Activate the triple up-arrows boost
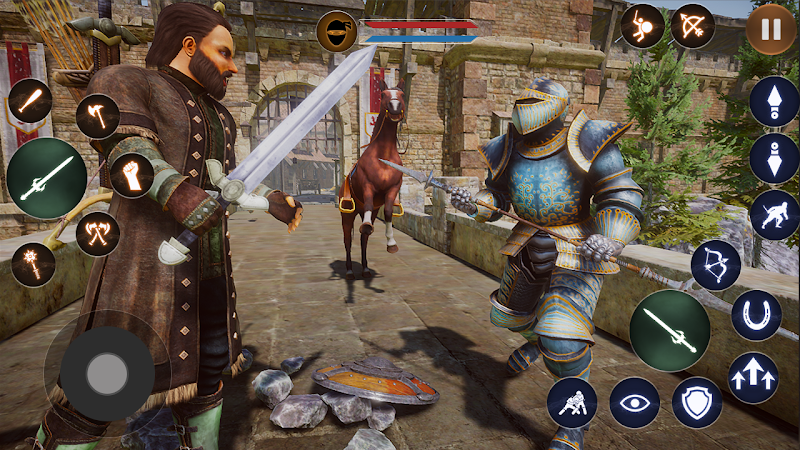The image size is (800, 450). tap(753, 378)
